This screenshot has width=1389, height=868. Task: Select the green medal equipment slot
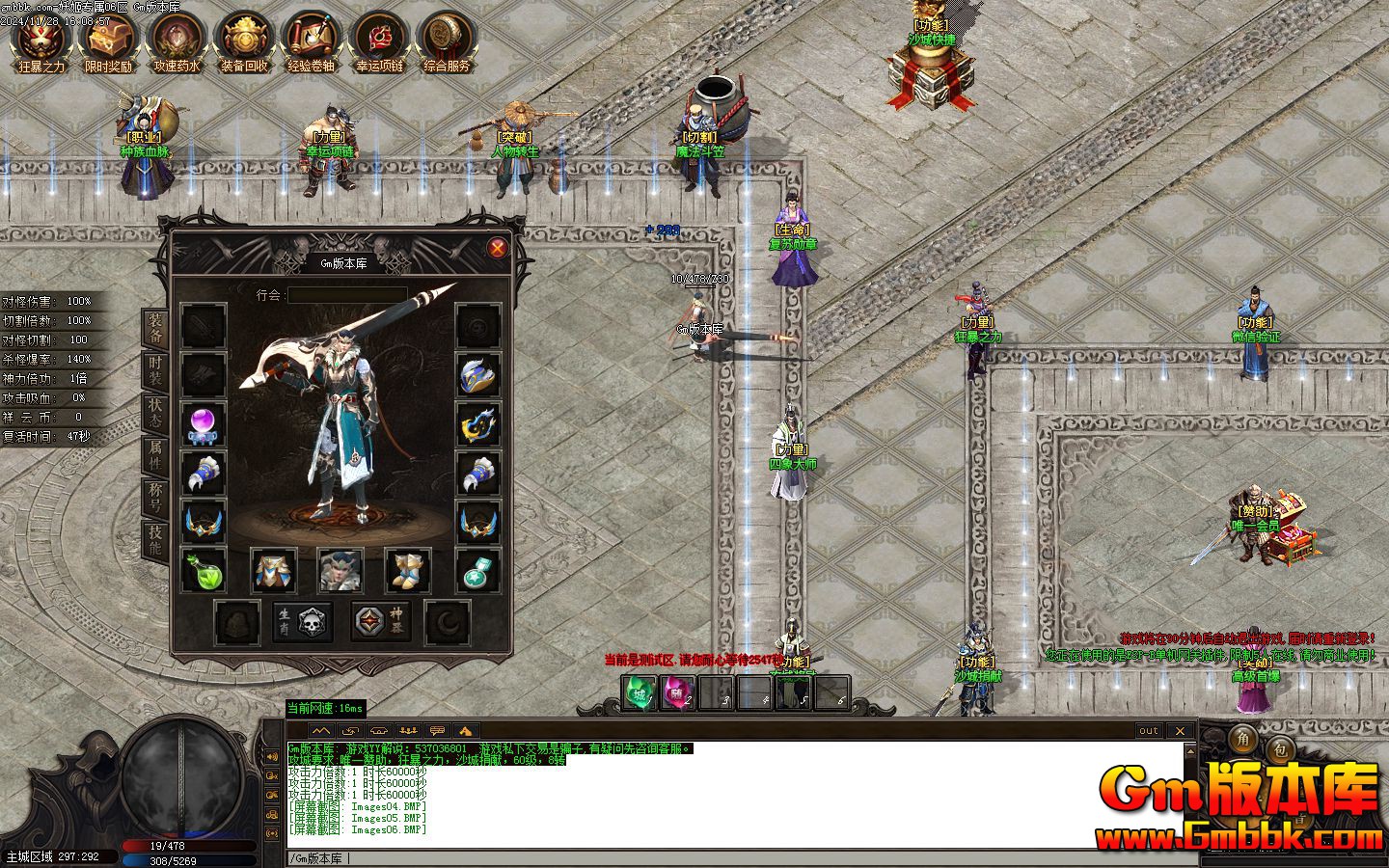(478, 570)
